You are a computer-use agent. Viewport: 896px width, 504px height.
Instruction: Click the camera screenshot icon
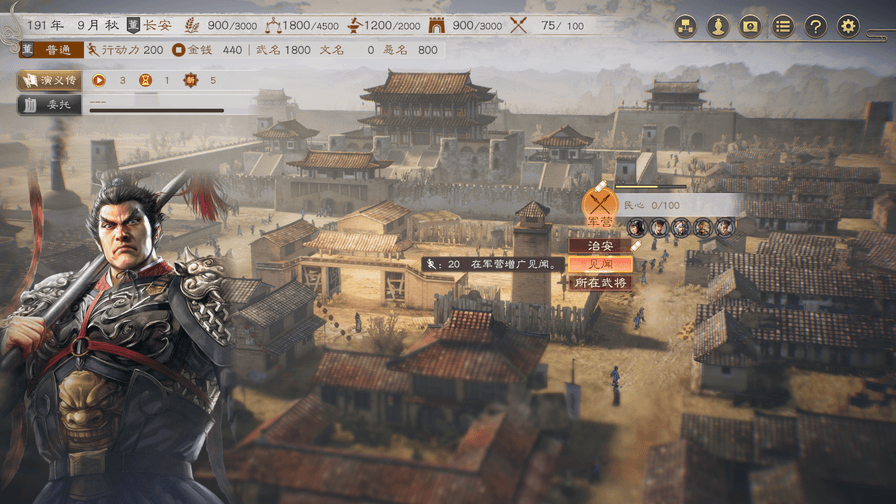750,26
